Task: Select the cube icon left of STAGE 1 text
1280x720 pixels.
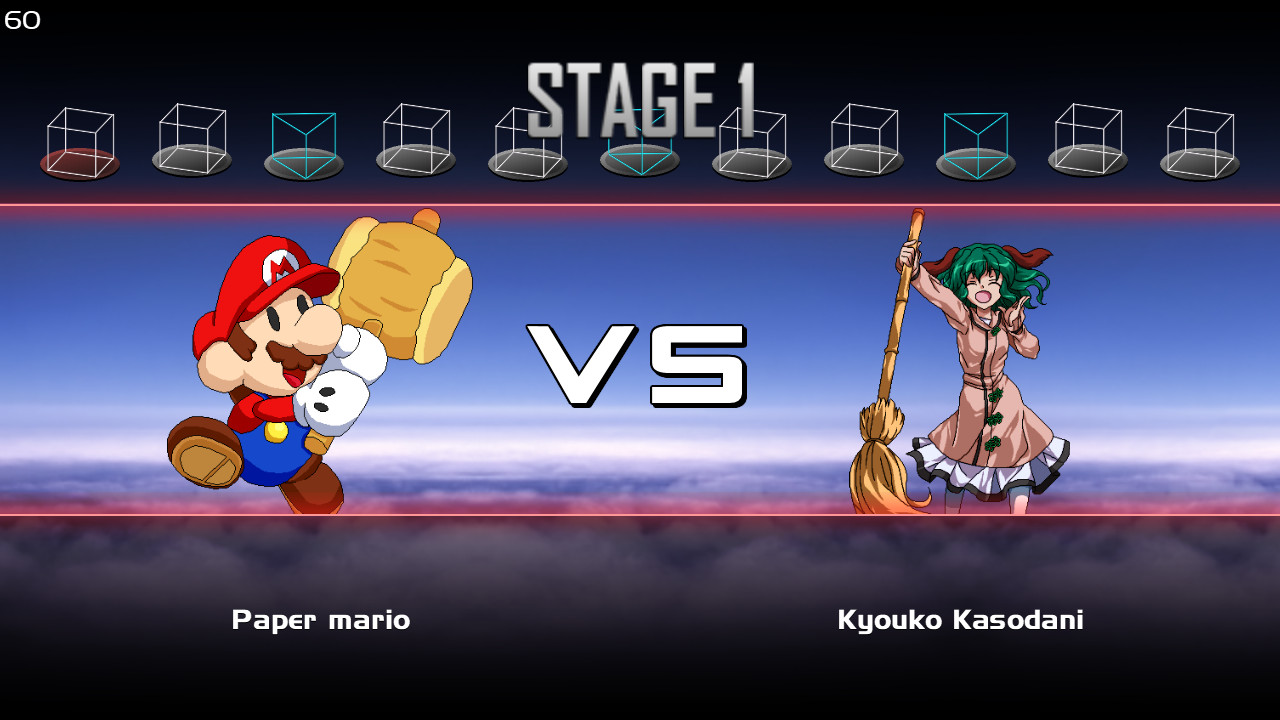Action: [415, 140]
